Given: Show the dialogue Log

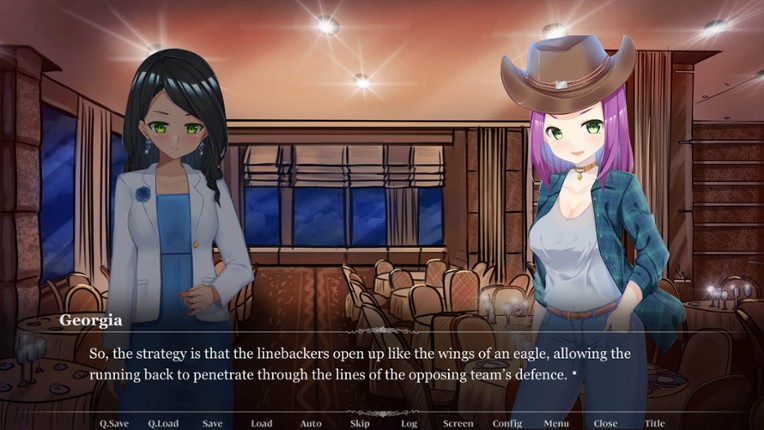Looking at the screenshot, I should 409,423.
